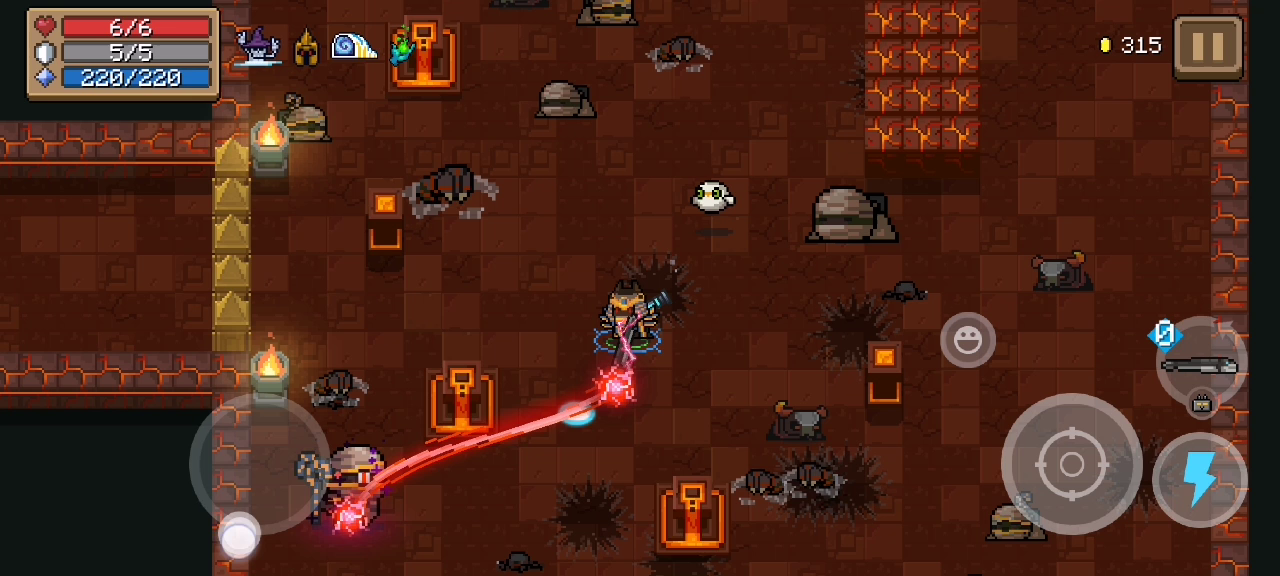Tap the small bag icon under the weapon
The image size is (1280, 576).
click(x=1200, y=404)
